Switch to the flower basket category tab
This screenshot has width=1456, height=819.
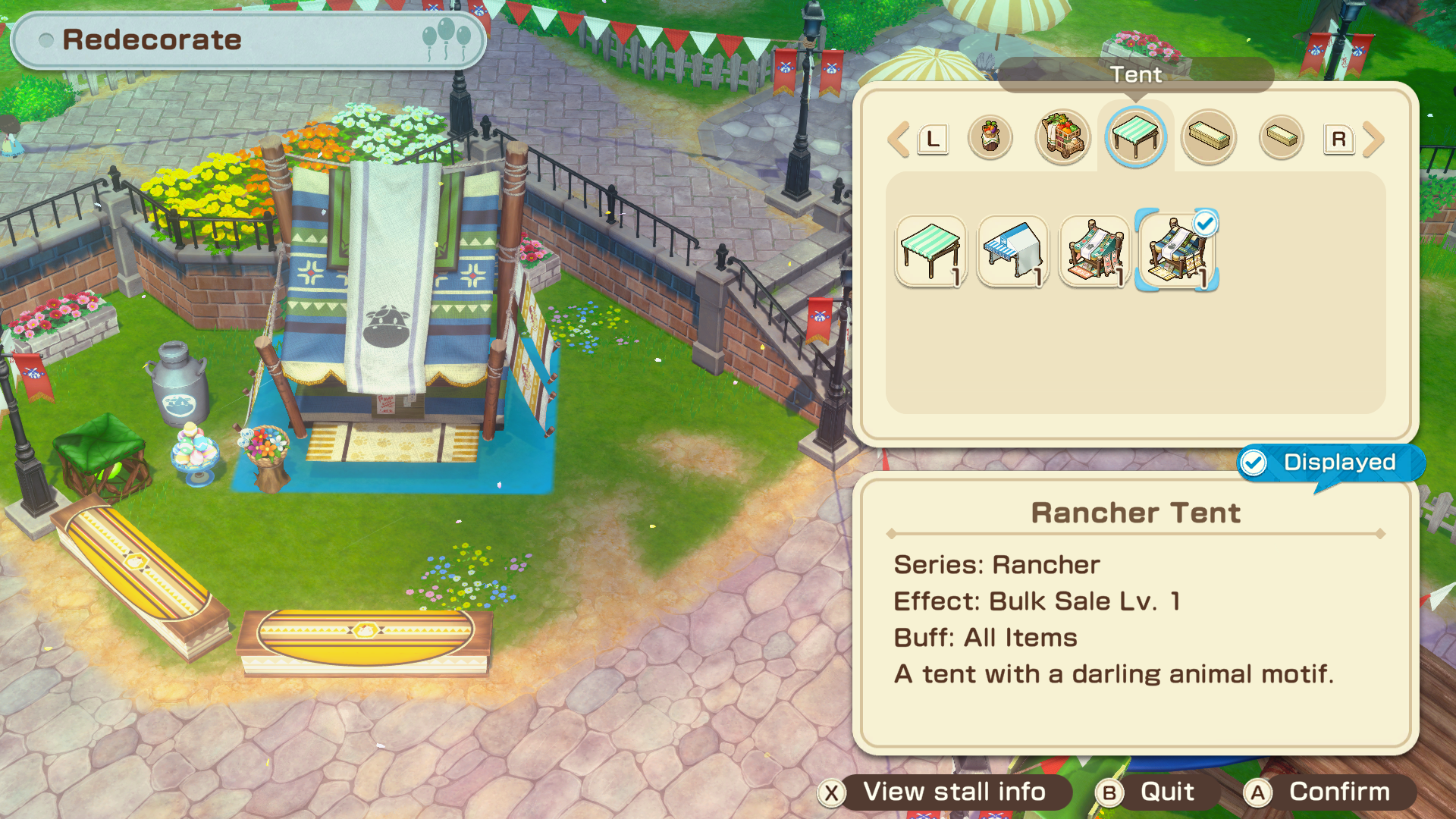pyautogui.click(x=990, y=137)
